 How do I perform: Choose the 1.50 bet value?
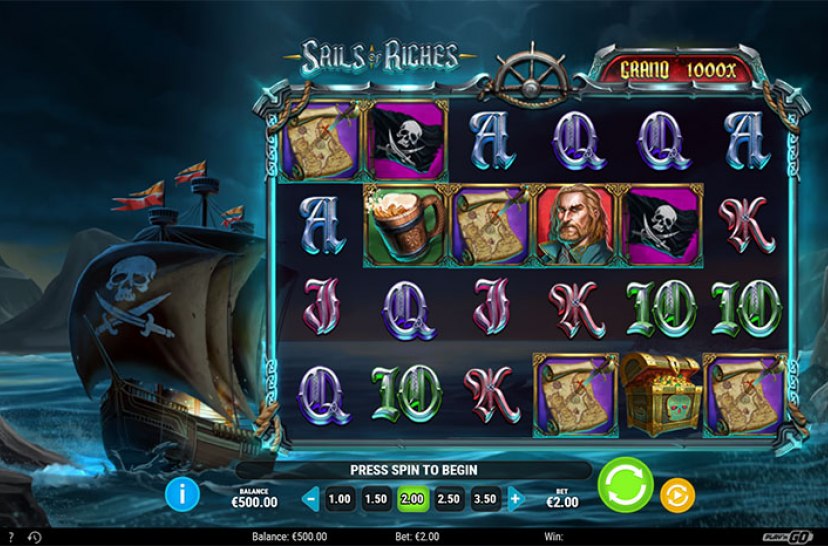coord(376,498)
